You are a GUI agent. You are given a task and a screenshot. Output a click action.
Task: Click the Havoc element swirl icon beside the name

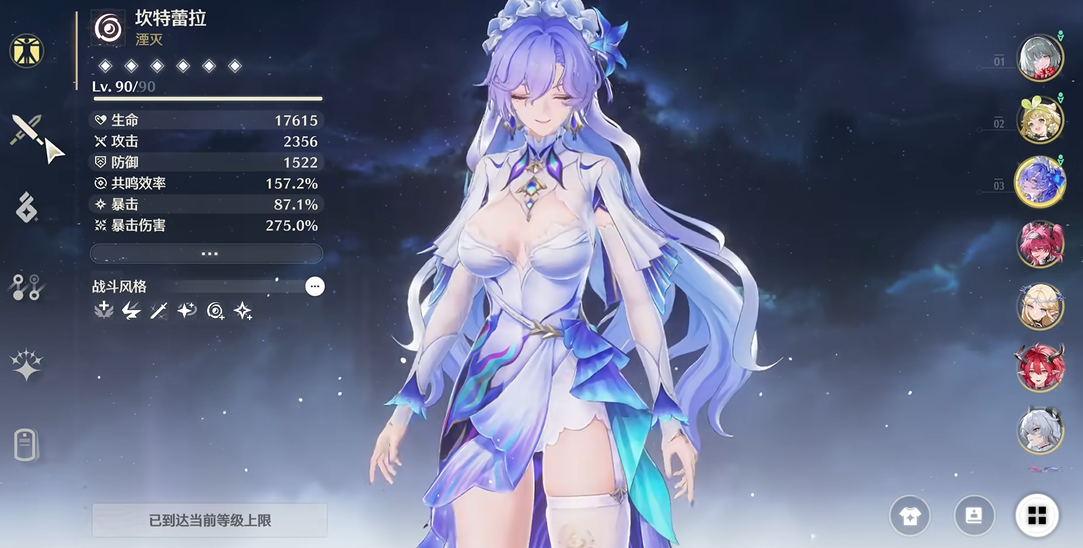108,28
